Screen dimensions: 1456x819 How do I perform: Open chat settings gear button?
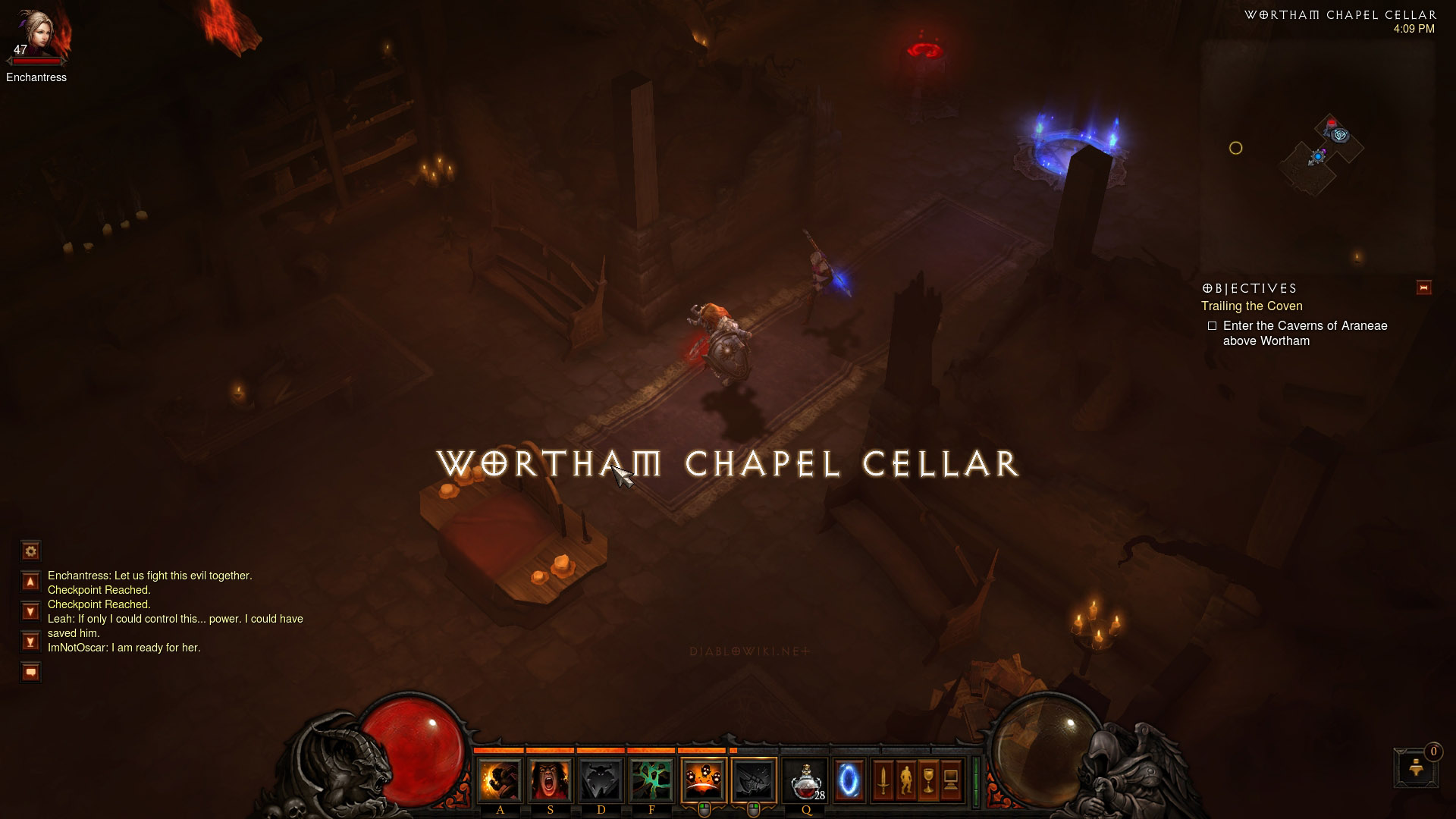click(x=30, y=551)
